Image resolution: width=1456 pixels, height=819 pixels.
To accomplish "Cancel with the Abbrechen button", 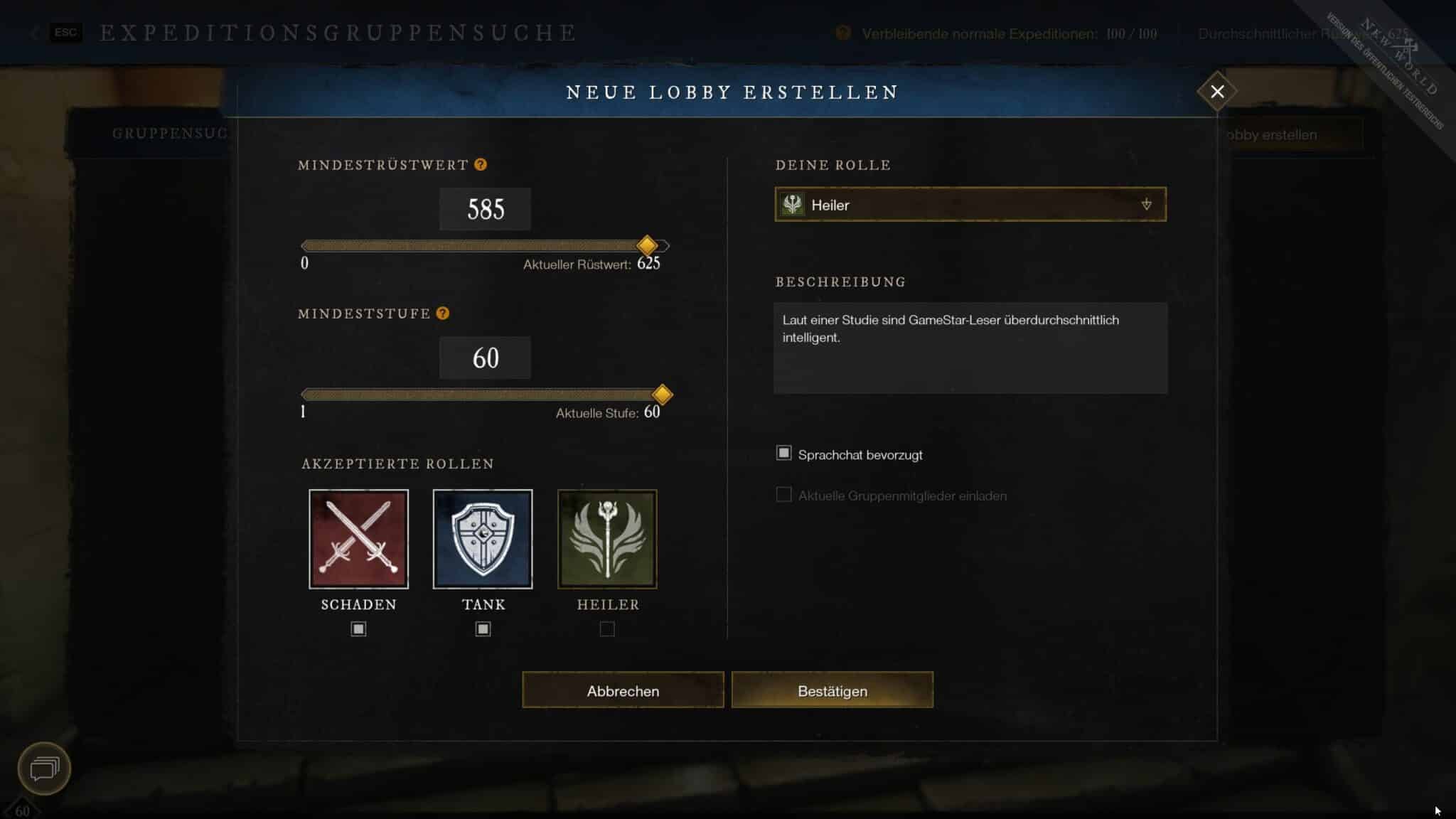I will (623, 690).
